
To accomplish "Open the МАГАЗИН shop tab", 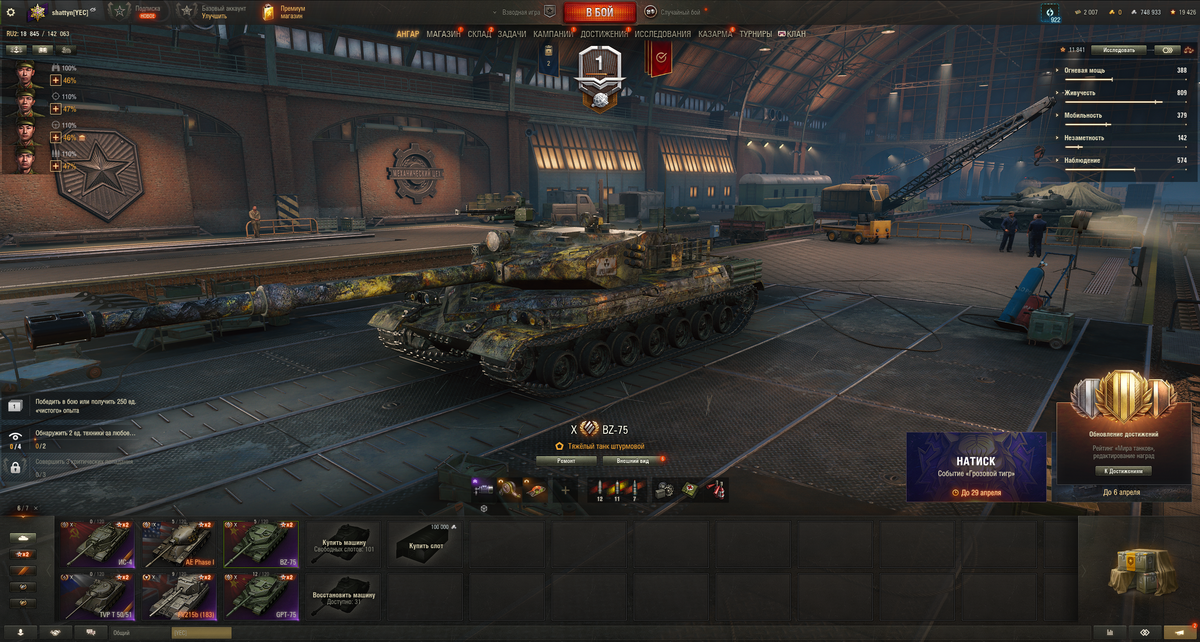I will coord(443,34).
